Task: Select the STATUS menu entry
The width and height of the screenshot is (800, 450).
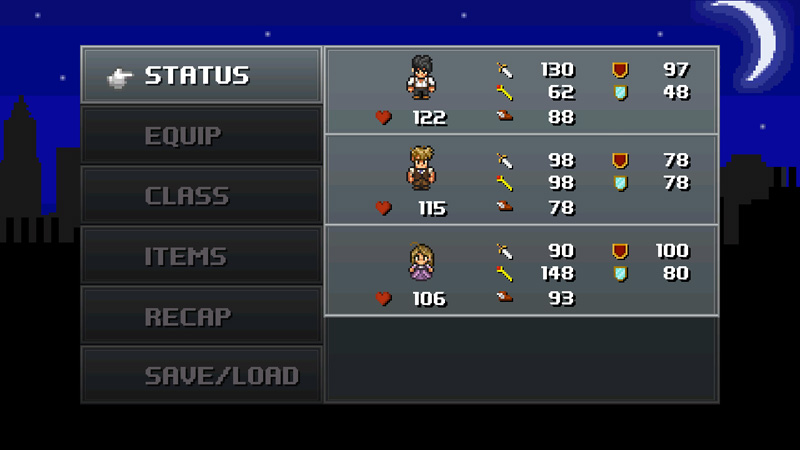Action: tap(201, 75)
